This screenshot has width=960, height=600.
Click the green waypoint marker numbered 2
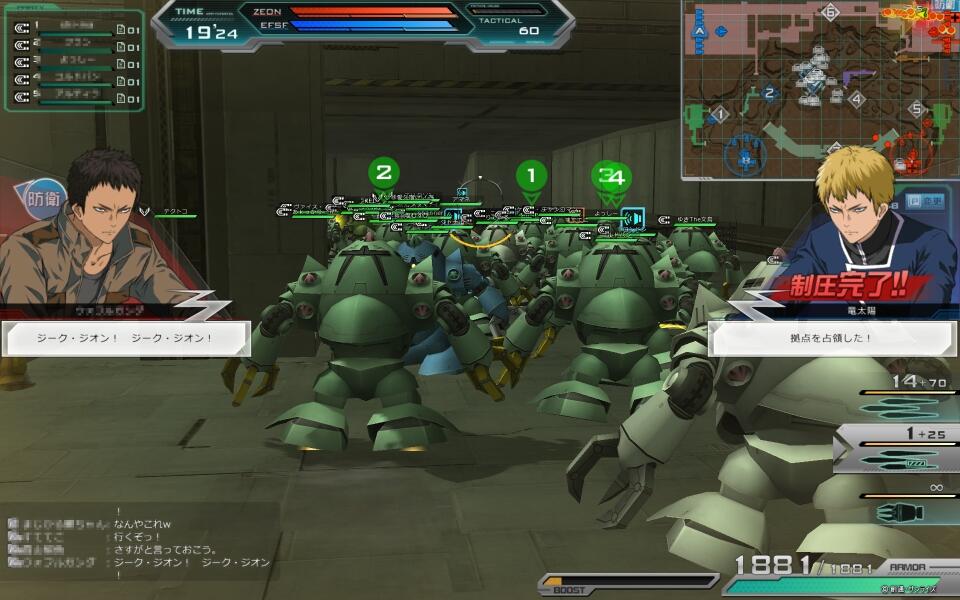[x=383, y=173]
